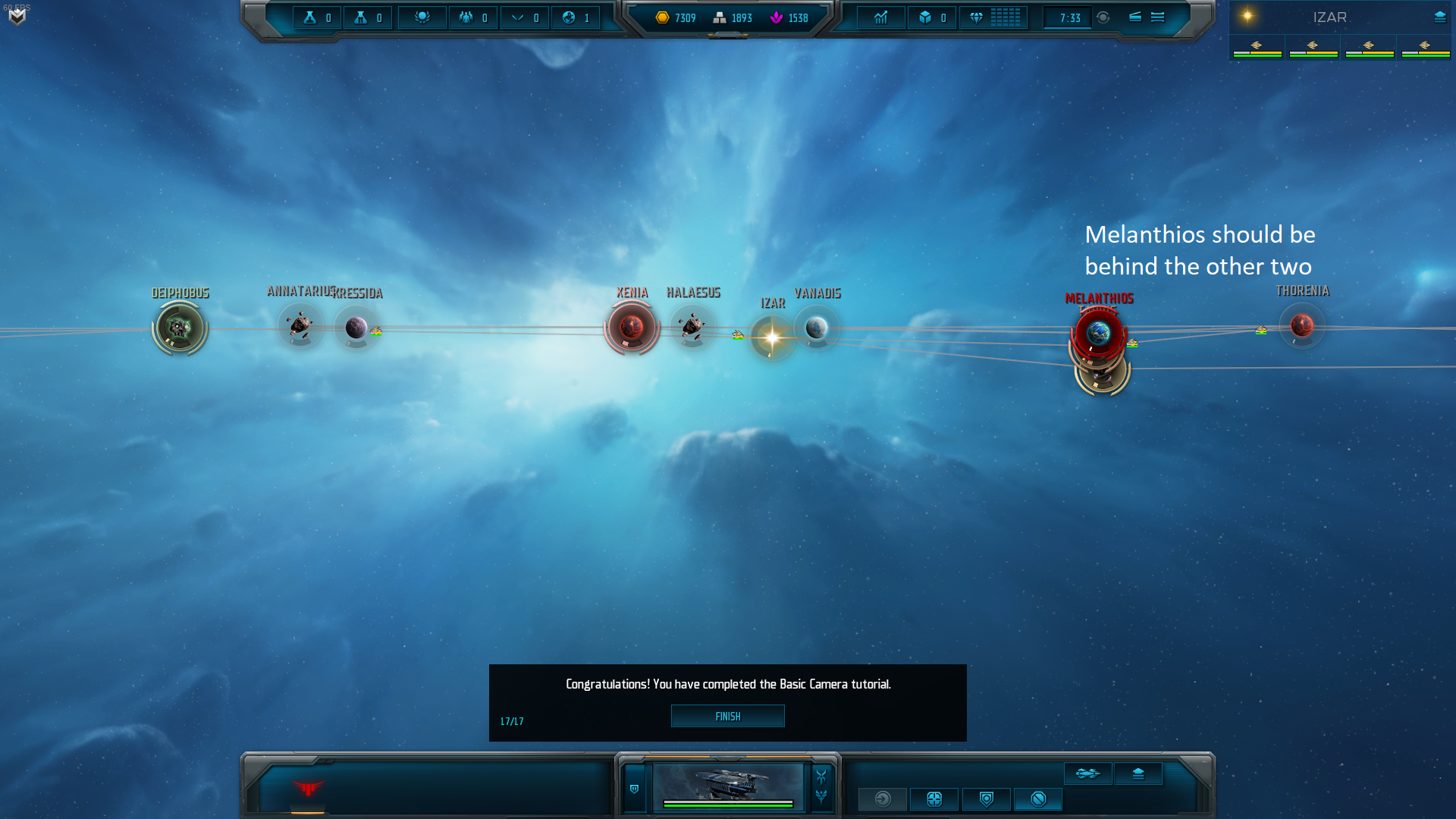Image resolution: width=1456 pixels, height=819 pixels.
Task: Click FINISH to close the tutorial message
Action: click(727, 716)
